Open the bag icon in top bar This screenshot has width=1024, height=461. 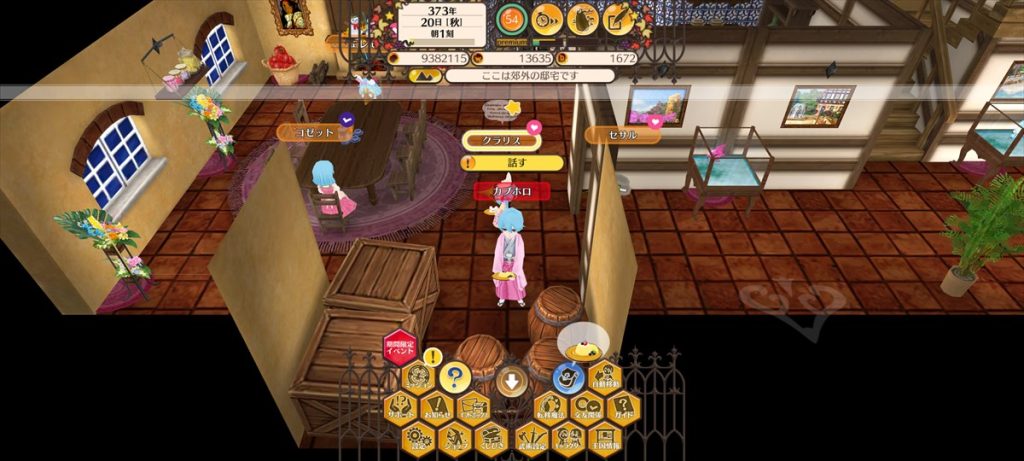pos(582,18)
